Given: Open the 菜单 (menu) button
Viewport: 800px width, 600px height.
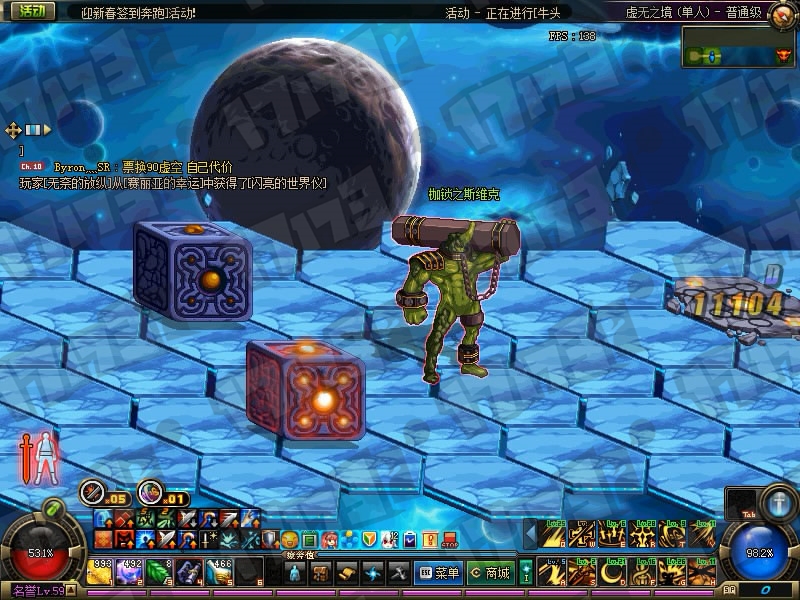Looking at the screenshot, I should pos(440,573).
